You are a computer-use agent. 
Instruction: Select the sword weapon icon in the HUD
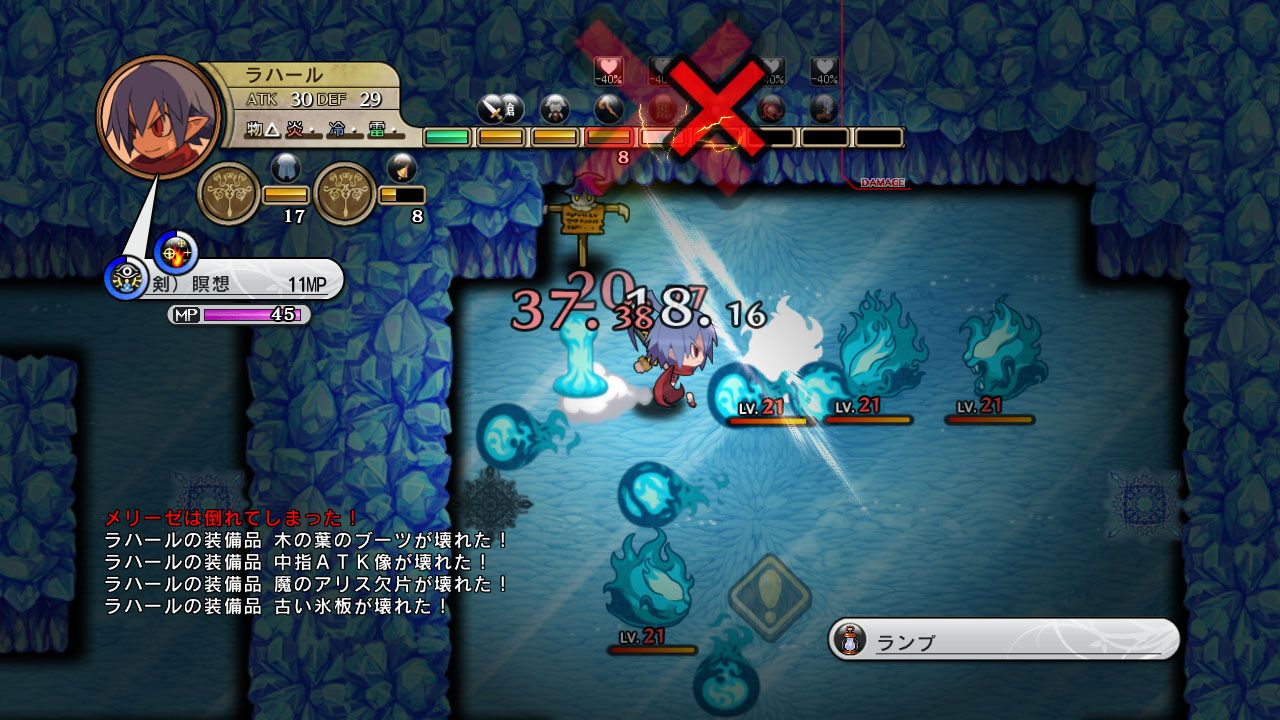[491, 107]
